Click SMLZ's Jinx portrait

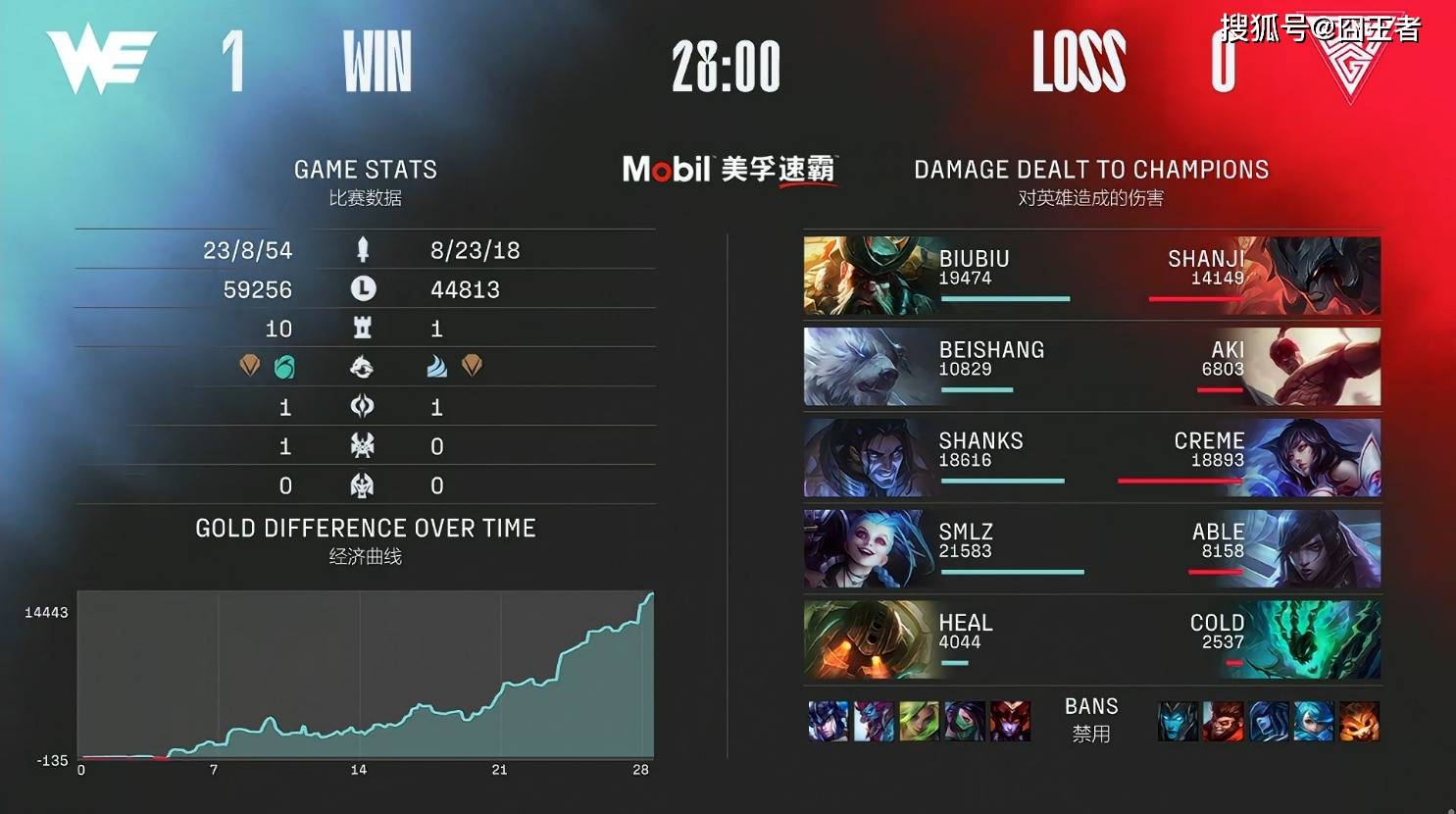[x=863, y=549]
